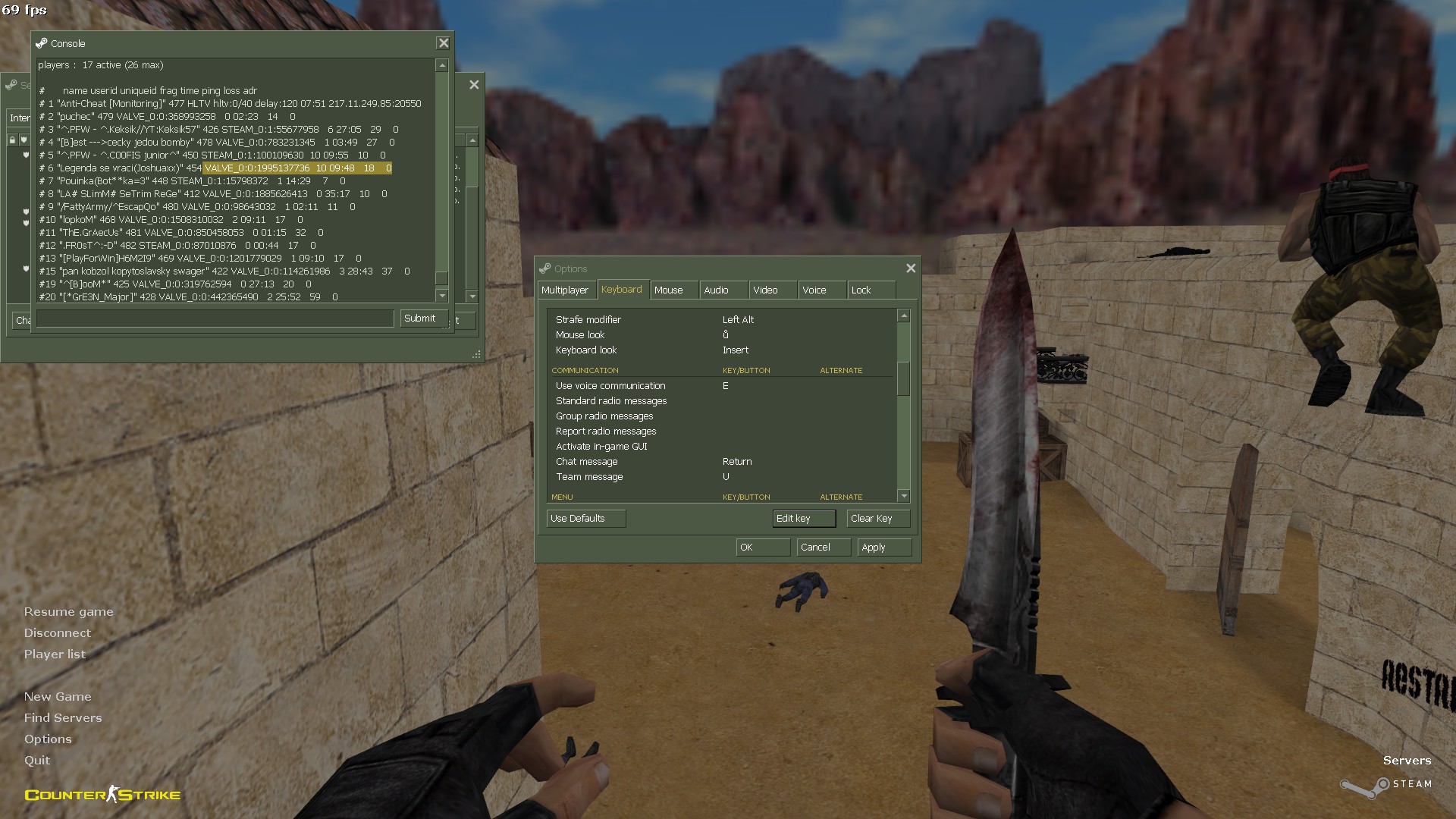Reset bindings with Use Defaults
This screenshot has height=819, width=1456.
[x=585, y=519]
